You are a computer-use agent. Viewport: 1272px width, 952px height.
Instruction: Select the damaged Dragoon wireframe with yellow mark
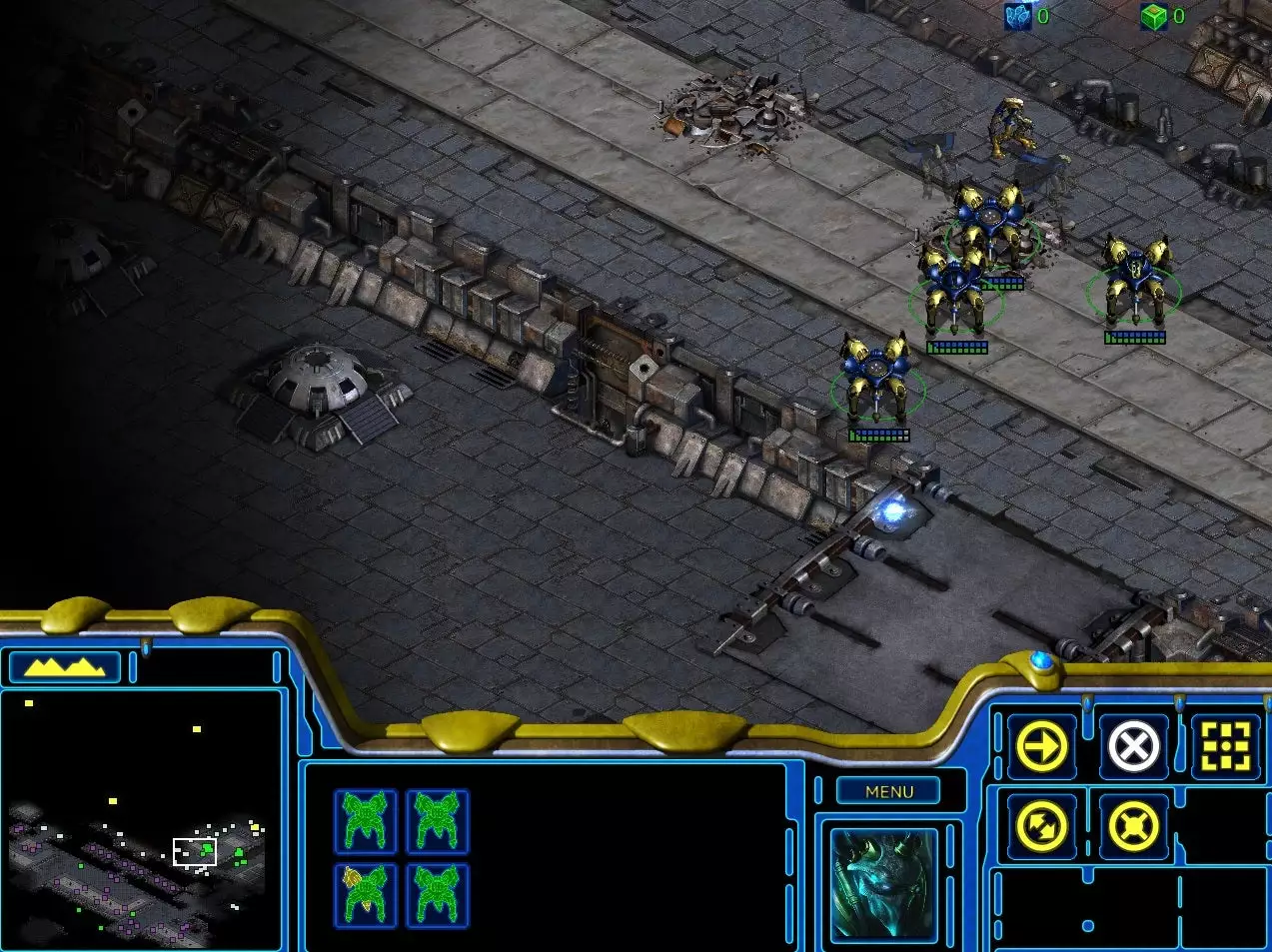coord(365,894)
